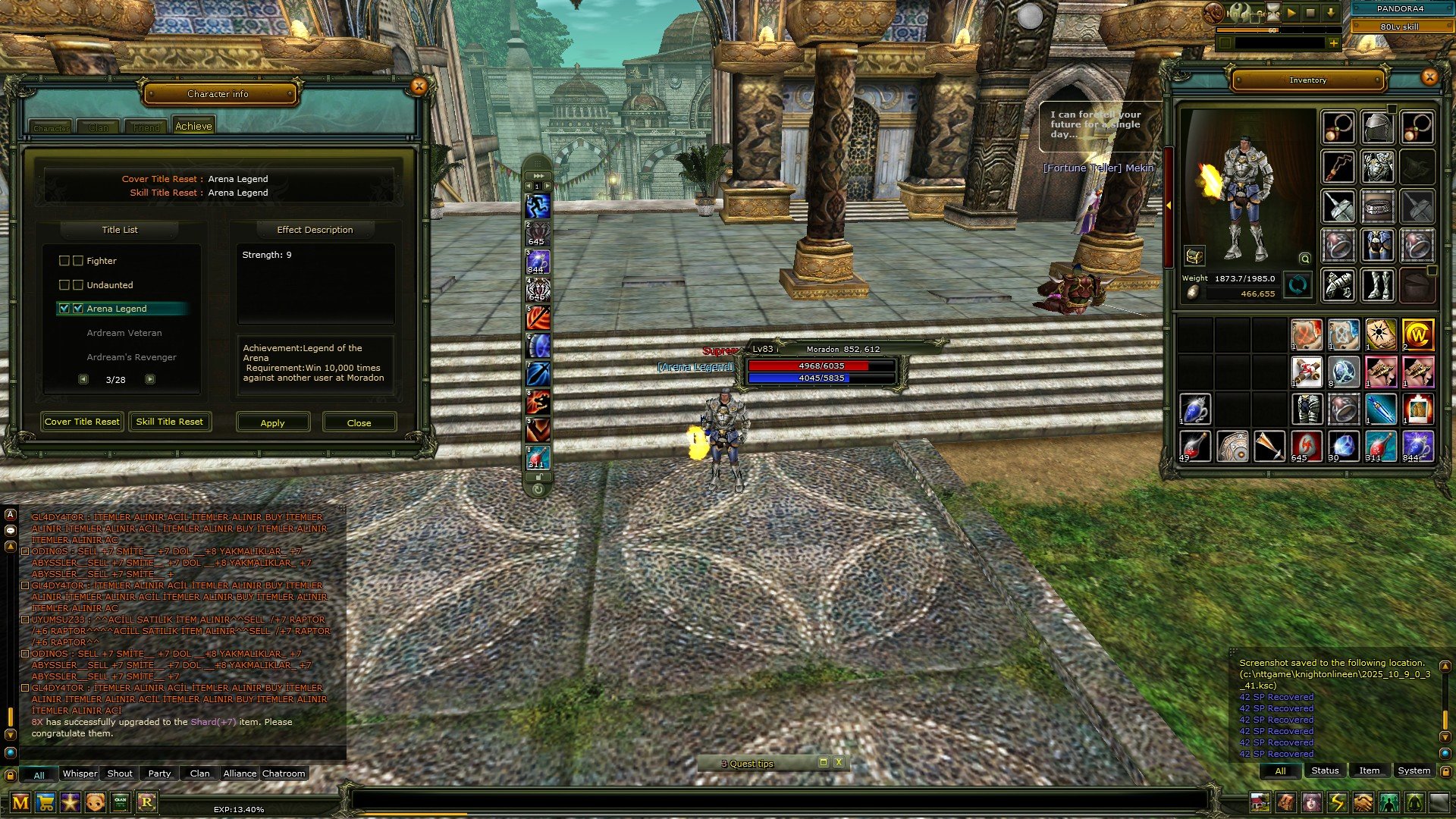Select the Fighter title row
The image size is (1456, 819).
point(102,261)
